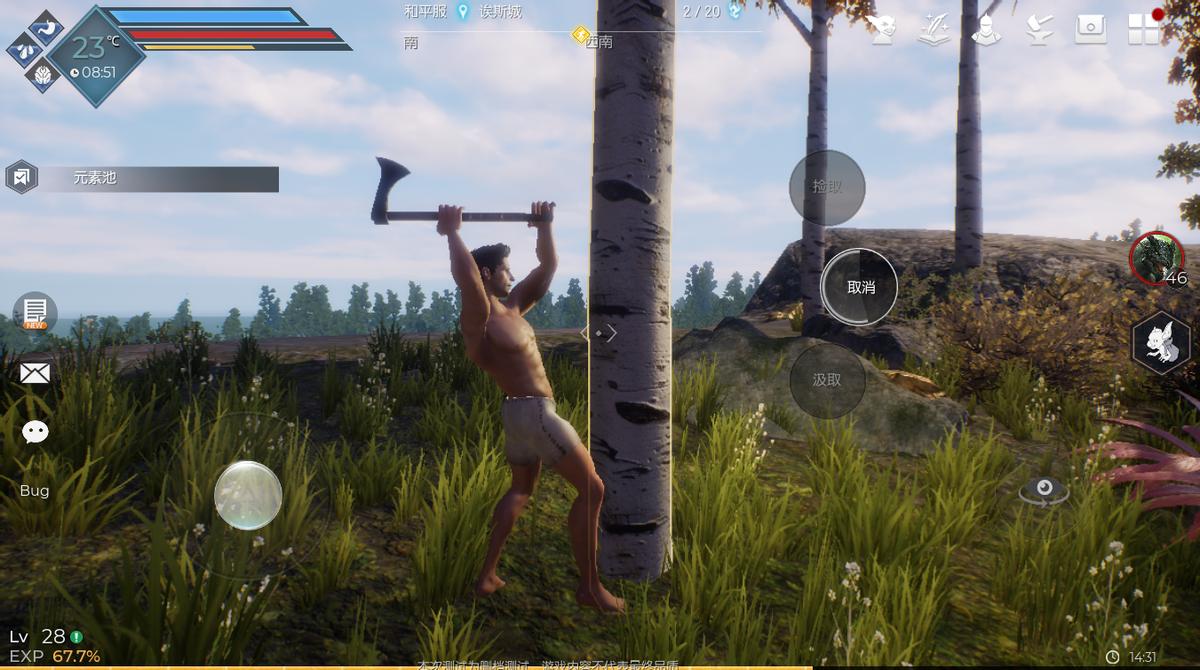Open the notes icon marked NEW
This screenshot has width=1200, height=670.
[x=35, y=312]
